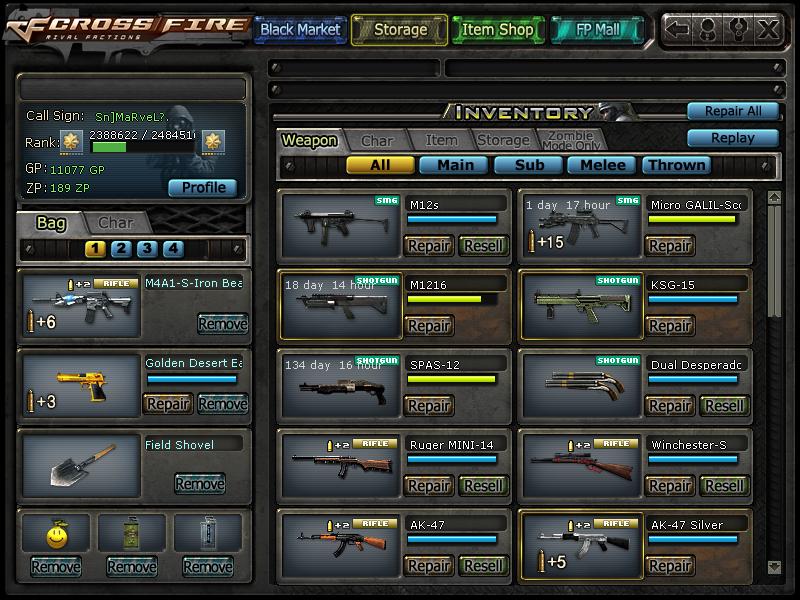Go to the Item Shop
The width and height of the screenshot is (800, 600).
(498, 30)
